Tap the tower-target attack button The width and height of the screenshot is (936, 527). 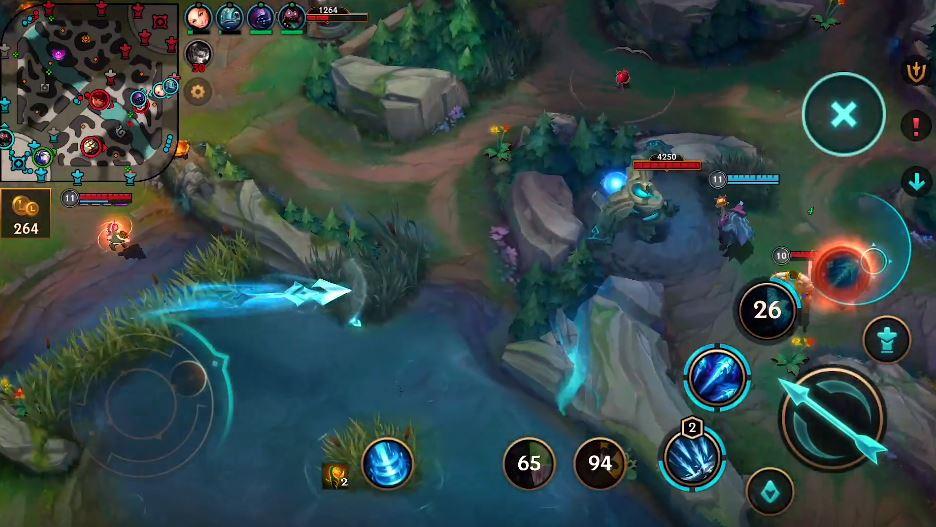click(886, 338)
